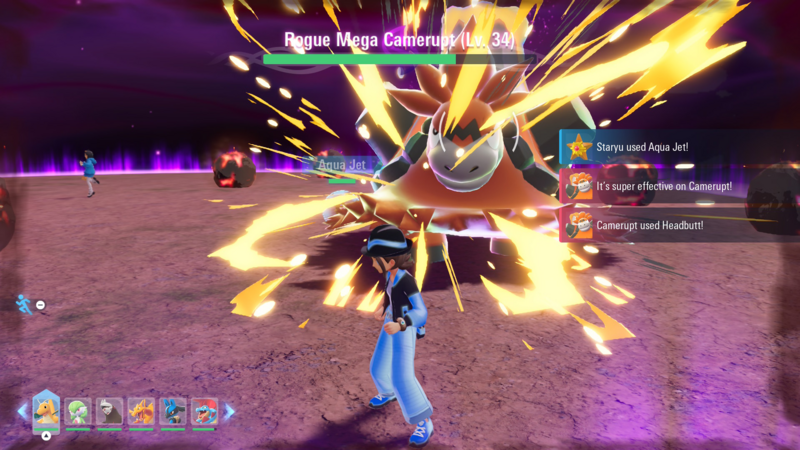800x450 pixels.
Task: Click the right arrow beside the party bar
Action: click(x=229, y=411)
